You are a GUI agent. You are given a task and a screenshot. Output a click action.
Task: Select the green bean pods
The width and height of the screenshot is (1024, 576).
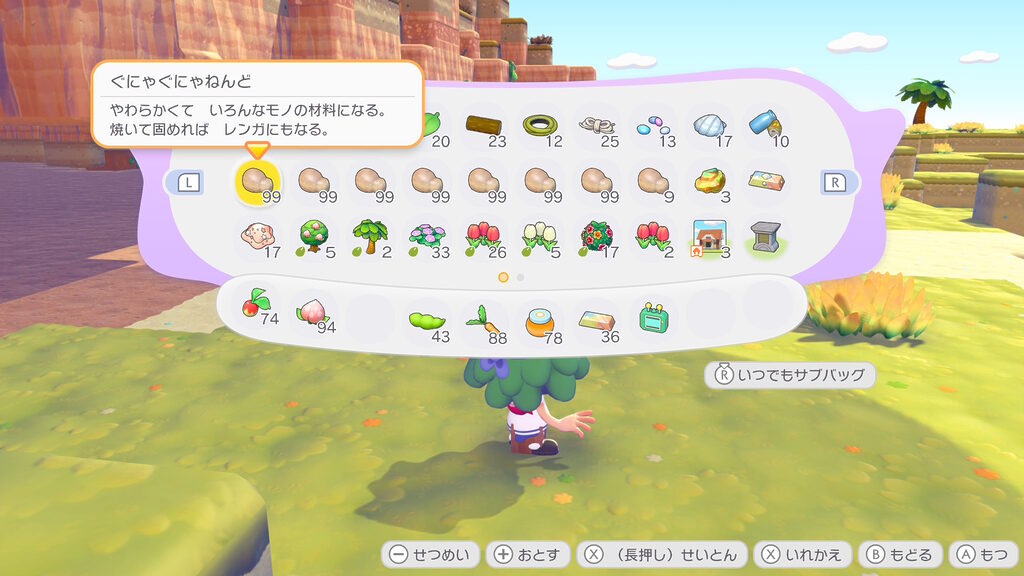point(427,322)
